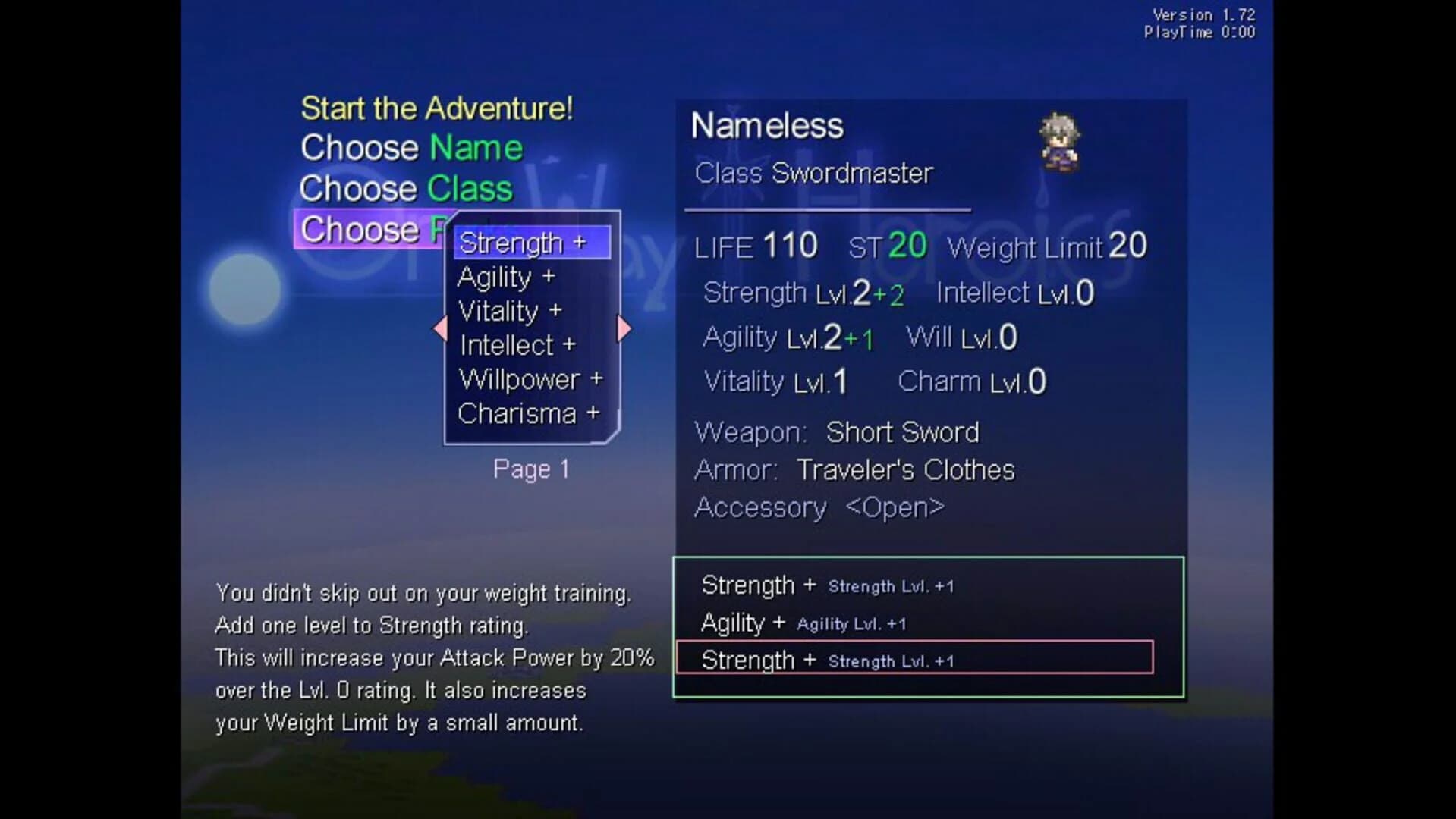Select the Charisma + perk
1456x819 pixels.
click(527, 413)
